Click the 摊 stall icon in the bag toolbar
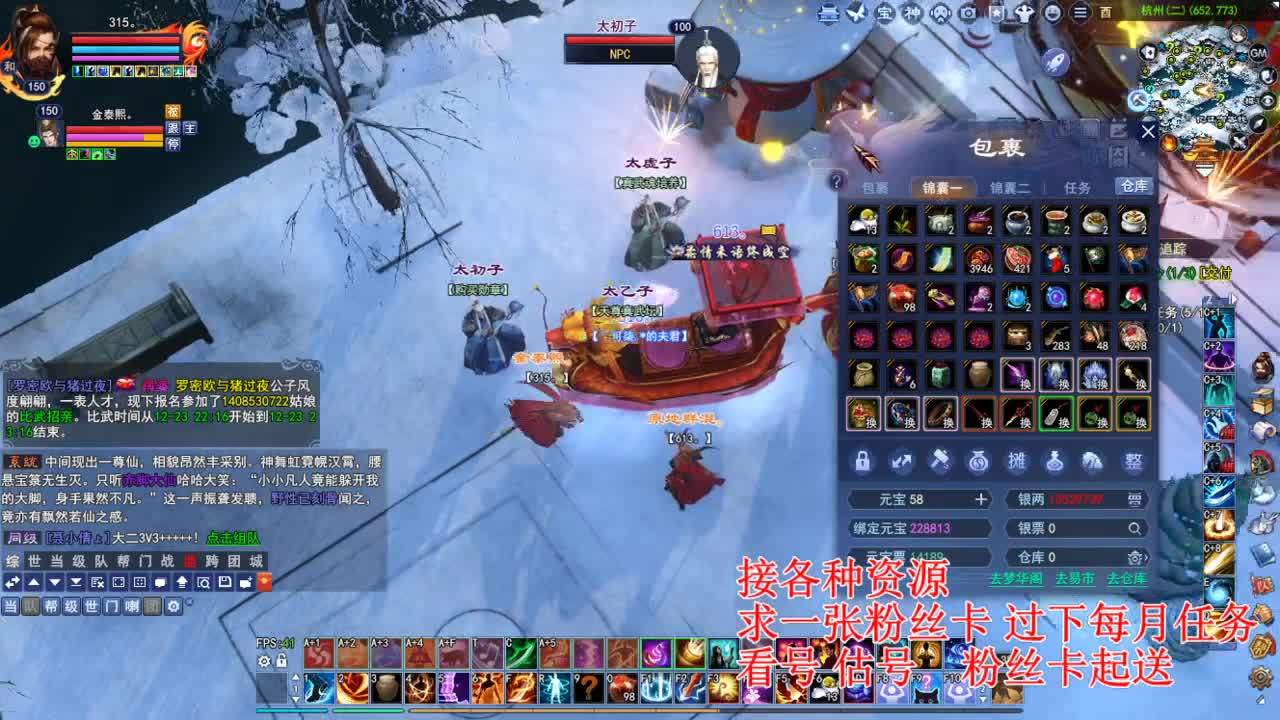 point(1019,461)
